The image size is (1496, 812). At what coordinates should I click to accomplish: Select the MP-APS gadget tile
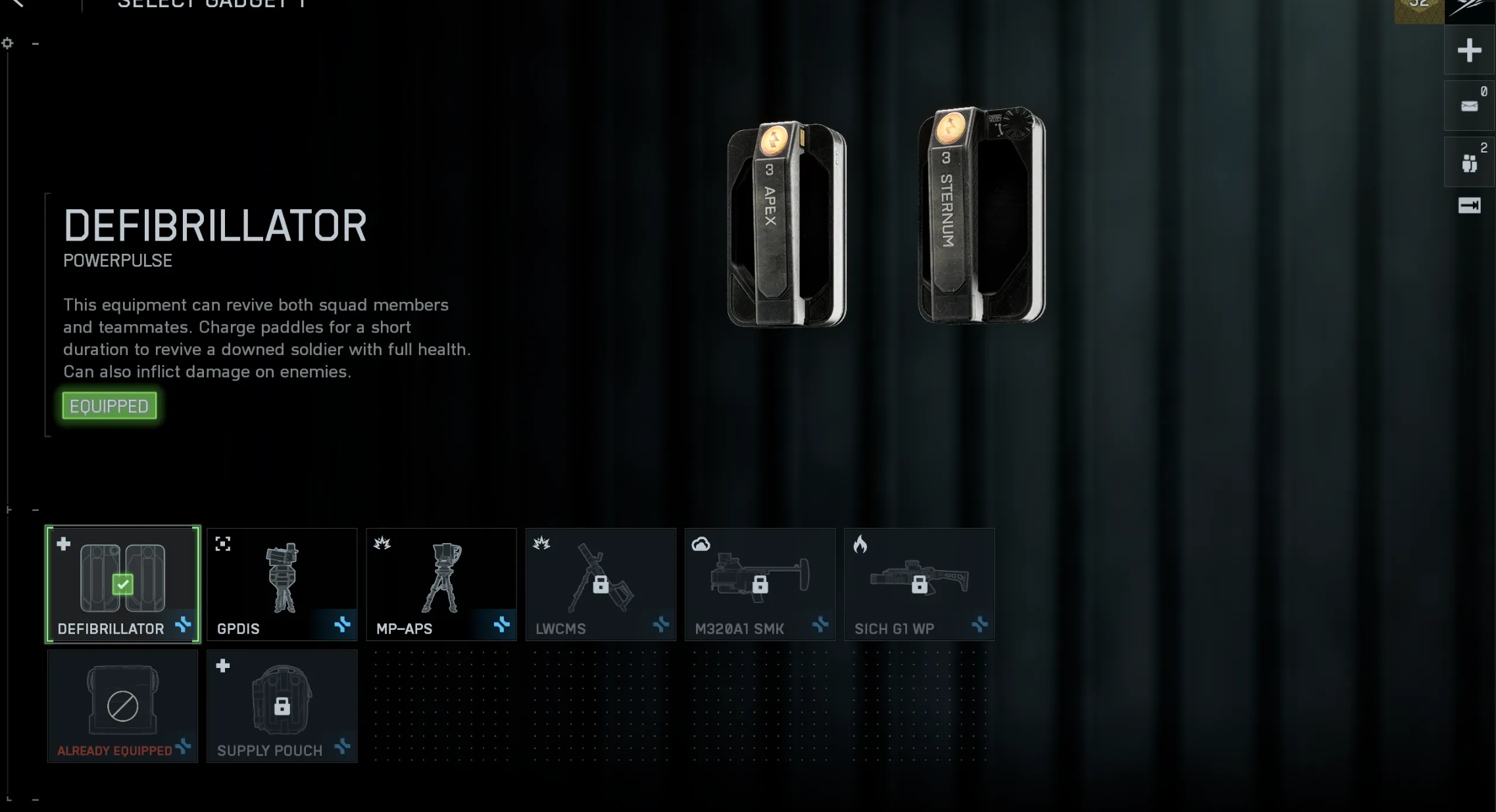(x=441, y=584)
